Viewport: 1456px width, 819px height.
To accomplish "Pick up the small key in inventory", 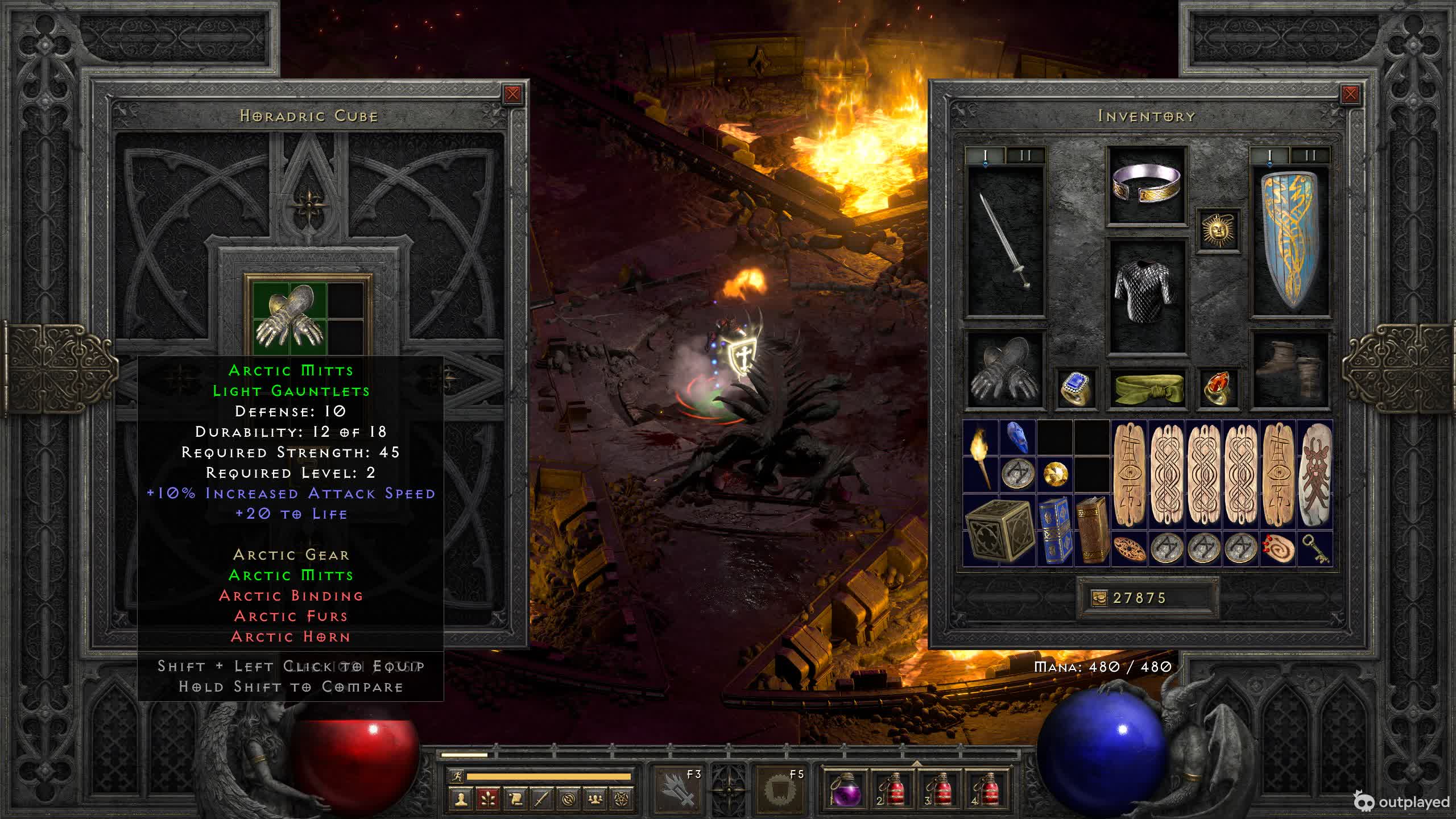I will coord(1314,548).
